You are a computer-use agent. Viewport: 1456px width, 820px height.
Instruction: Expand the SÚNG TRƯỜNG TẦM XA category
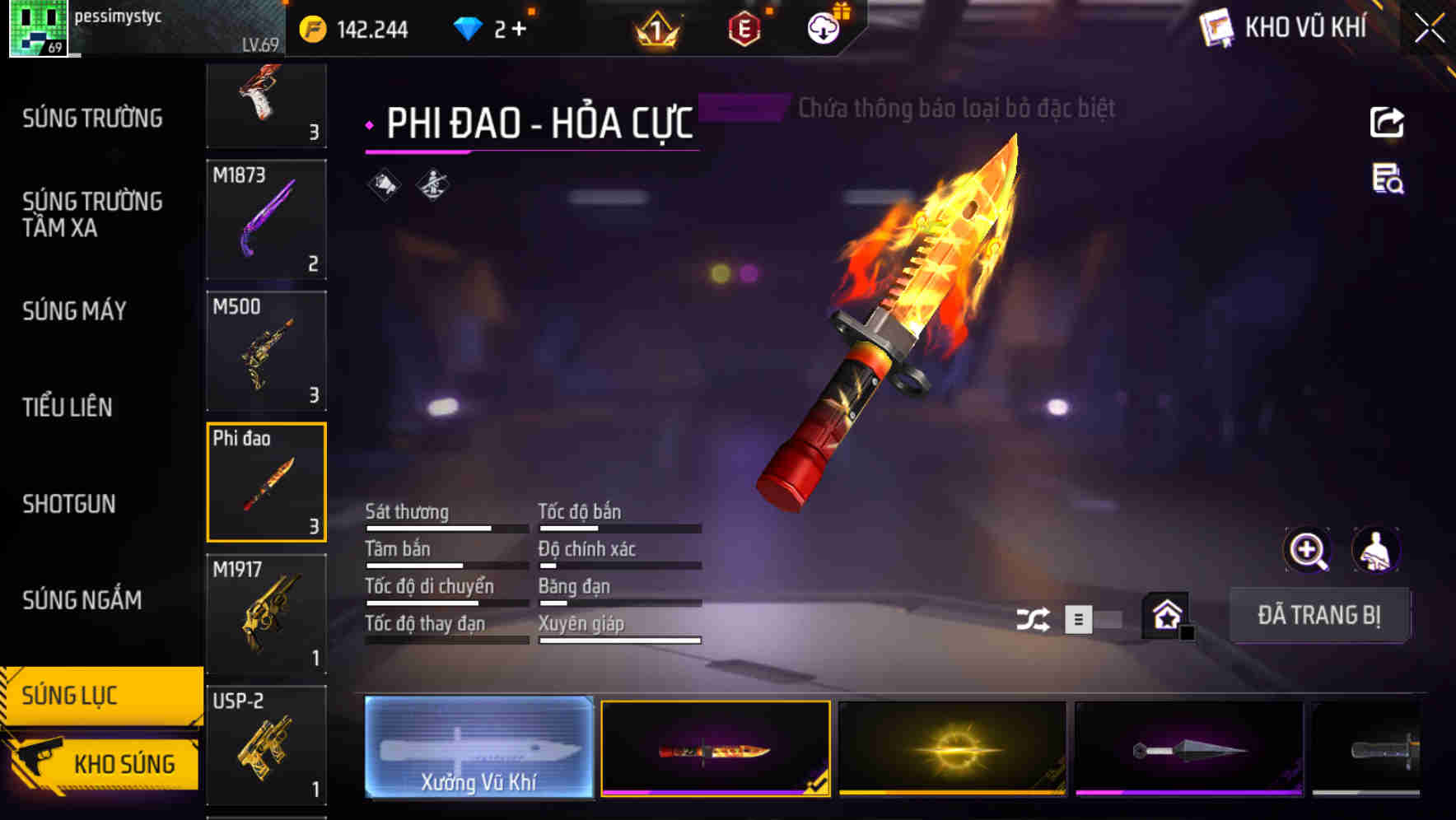(91, 215)
